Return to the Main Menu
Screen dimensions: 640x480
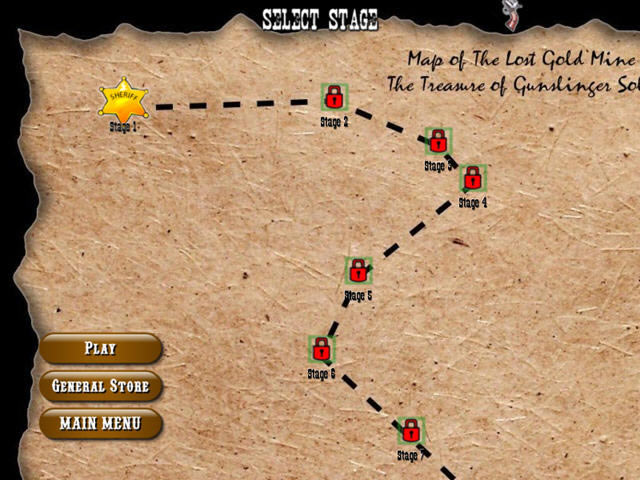tap(100, 423)
